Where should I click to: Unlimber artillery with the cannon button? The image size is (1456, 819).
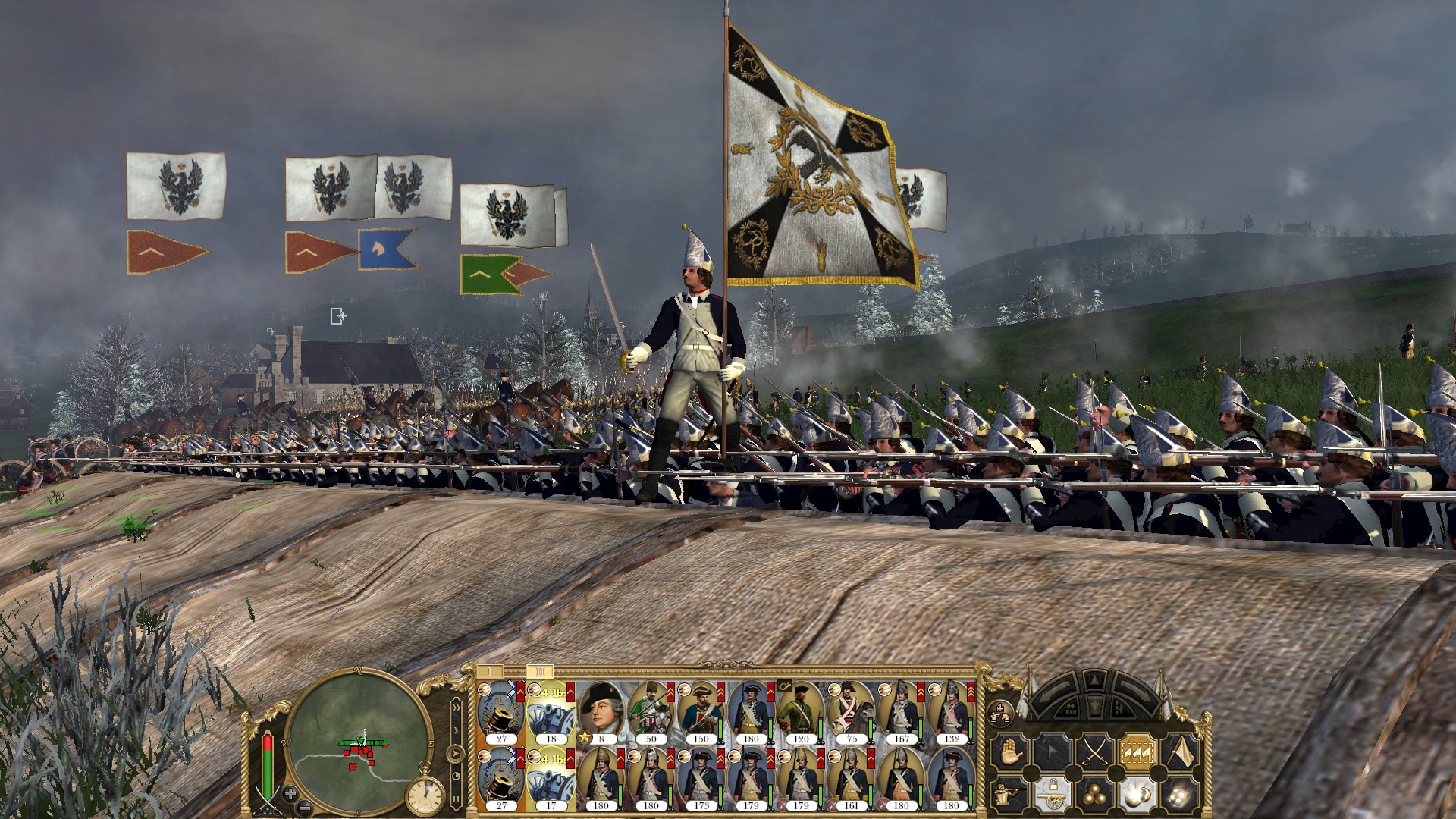click(1052, 792)
